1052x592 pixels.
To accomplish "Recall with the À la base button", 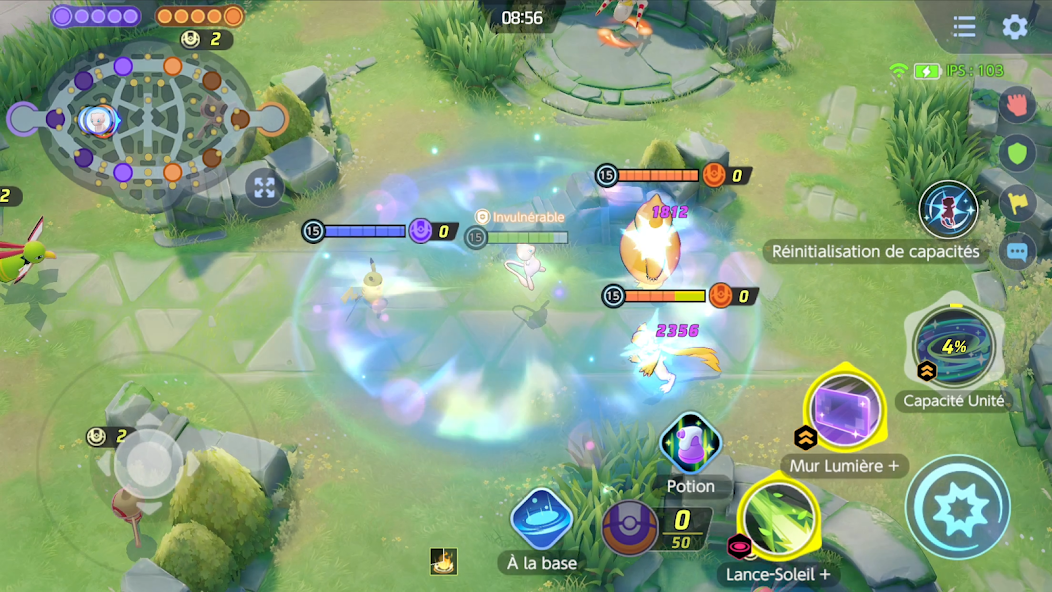I will [x=541, y=521].
